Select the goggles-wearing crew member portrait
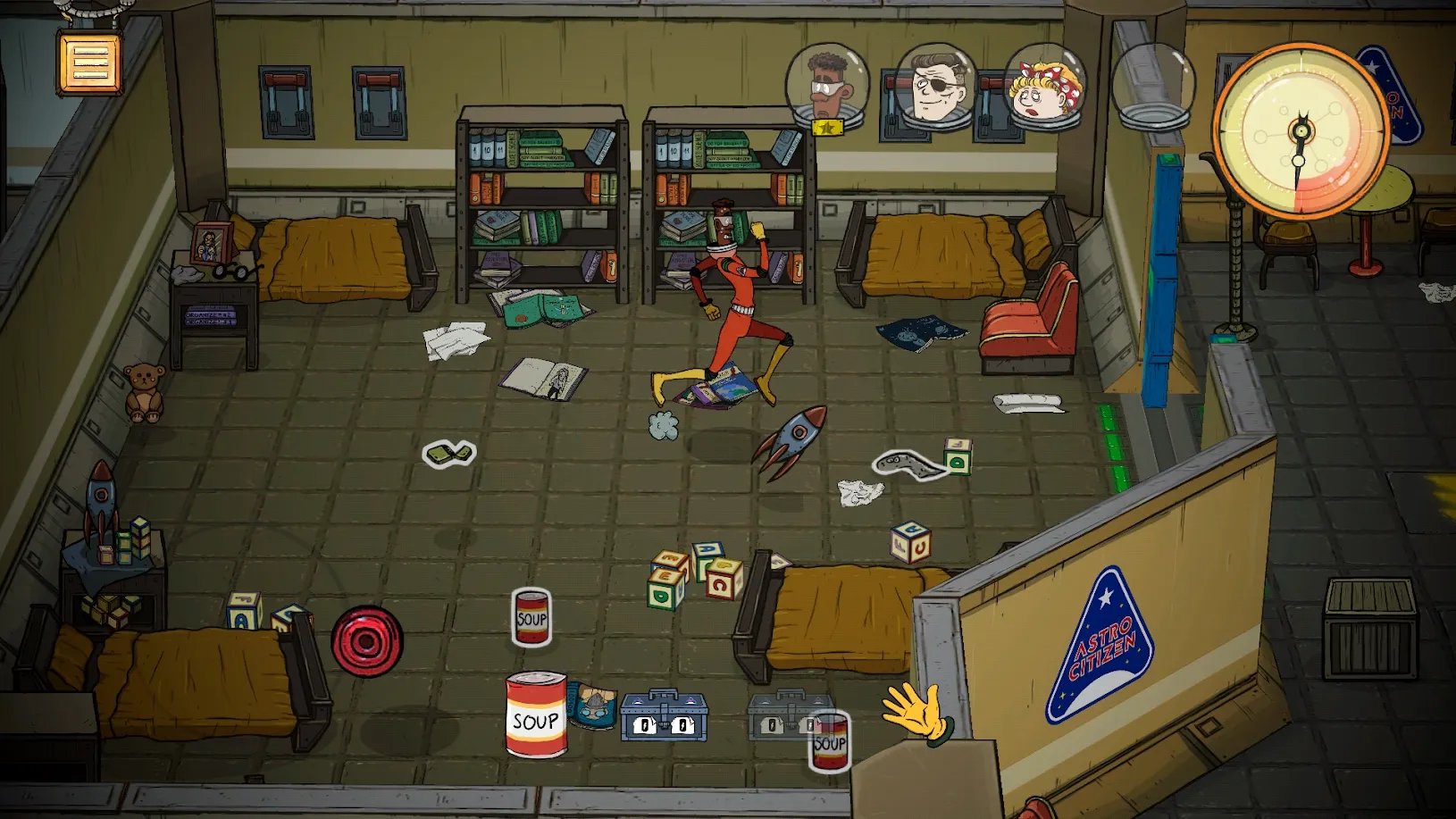This screenshot has width=1456, height=819. coord(826,87)
